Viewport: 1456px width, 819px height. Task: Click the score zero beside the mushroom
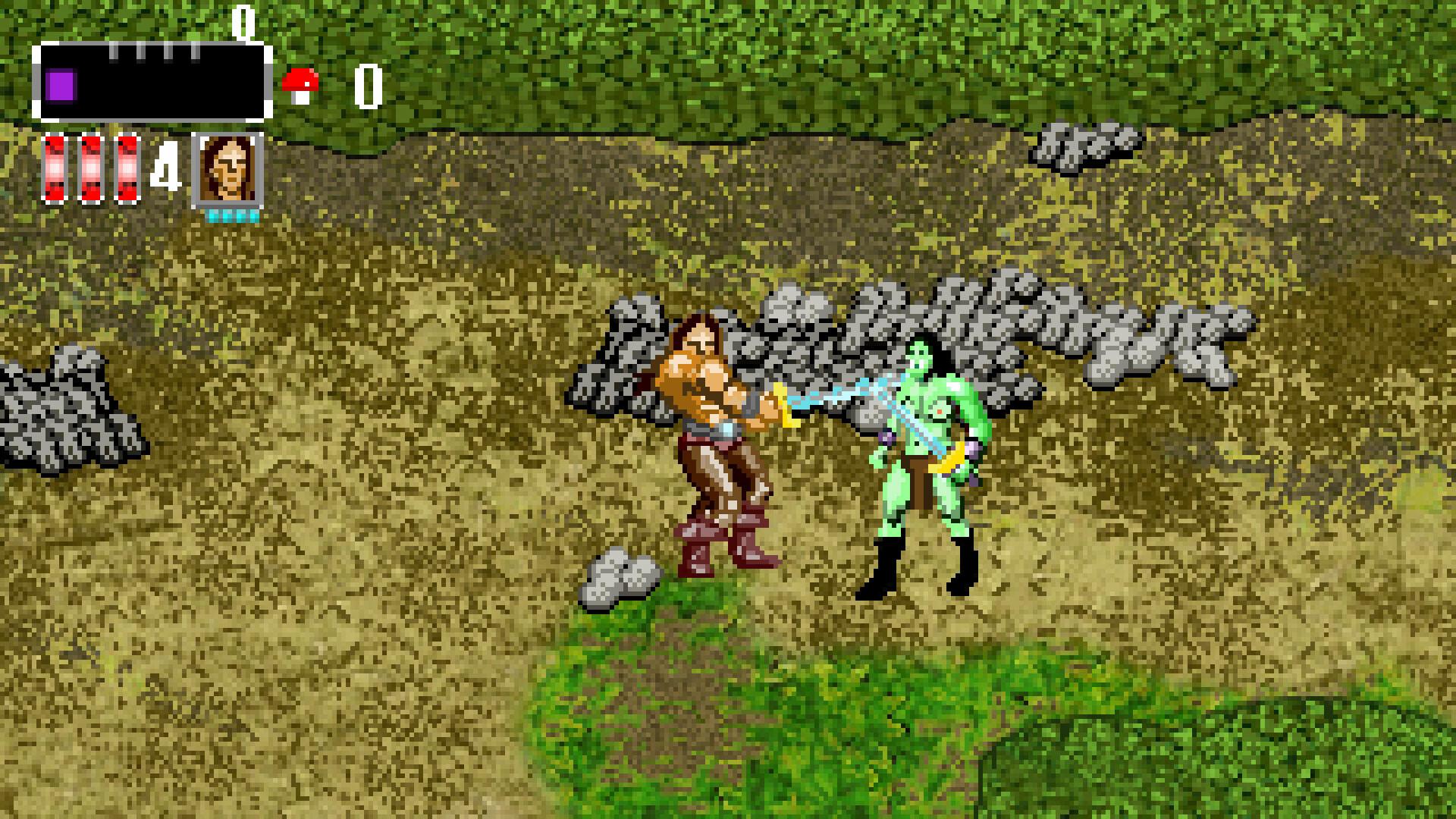367,86
